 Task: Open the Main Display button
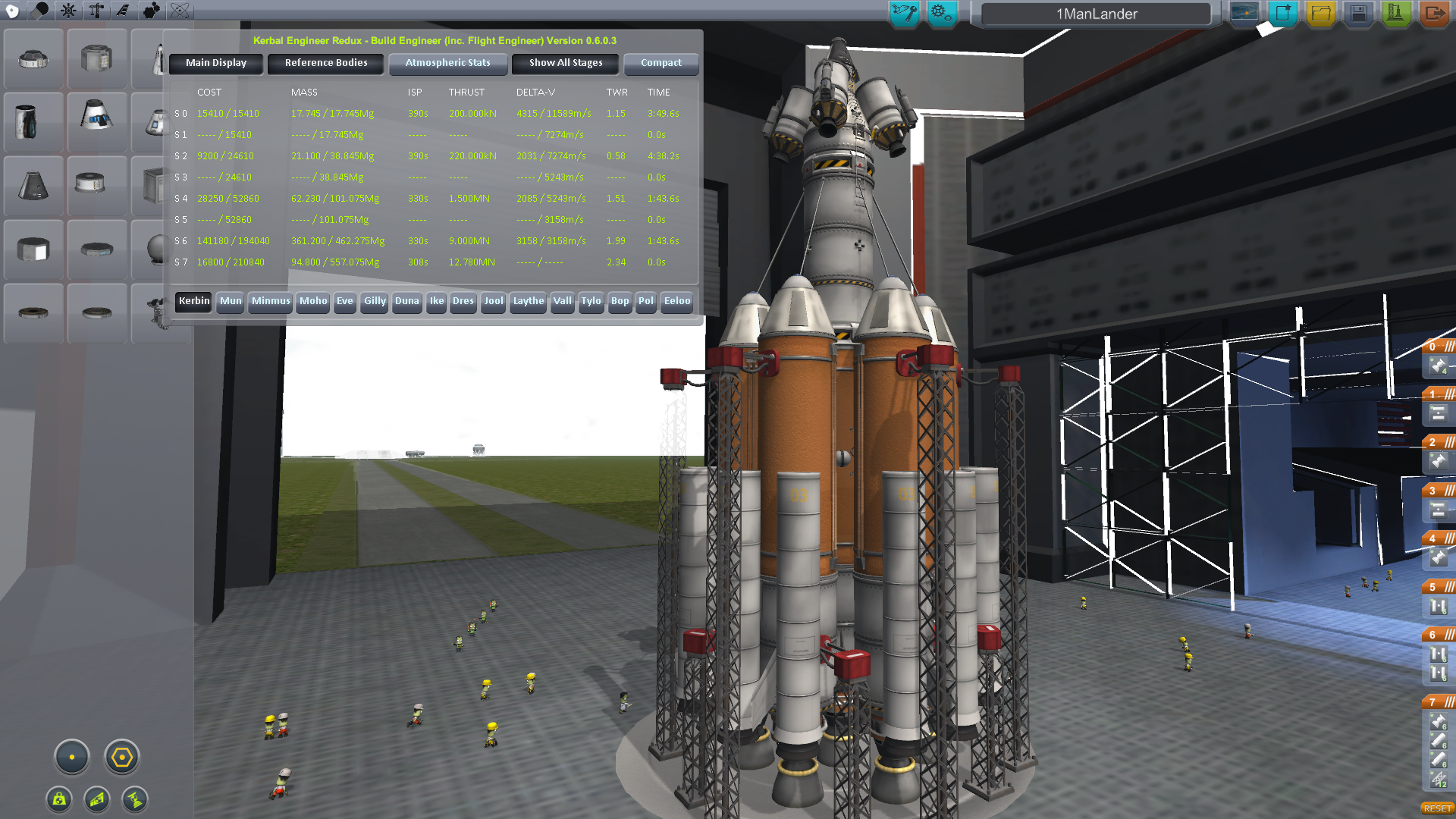click(x=216, y=63)
